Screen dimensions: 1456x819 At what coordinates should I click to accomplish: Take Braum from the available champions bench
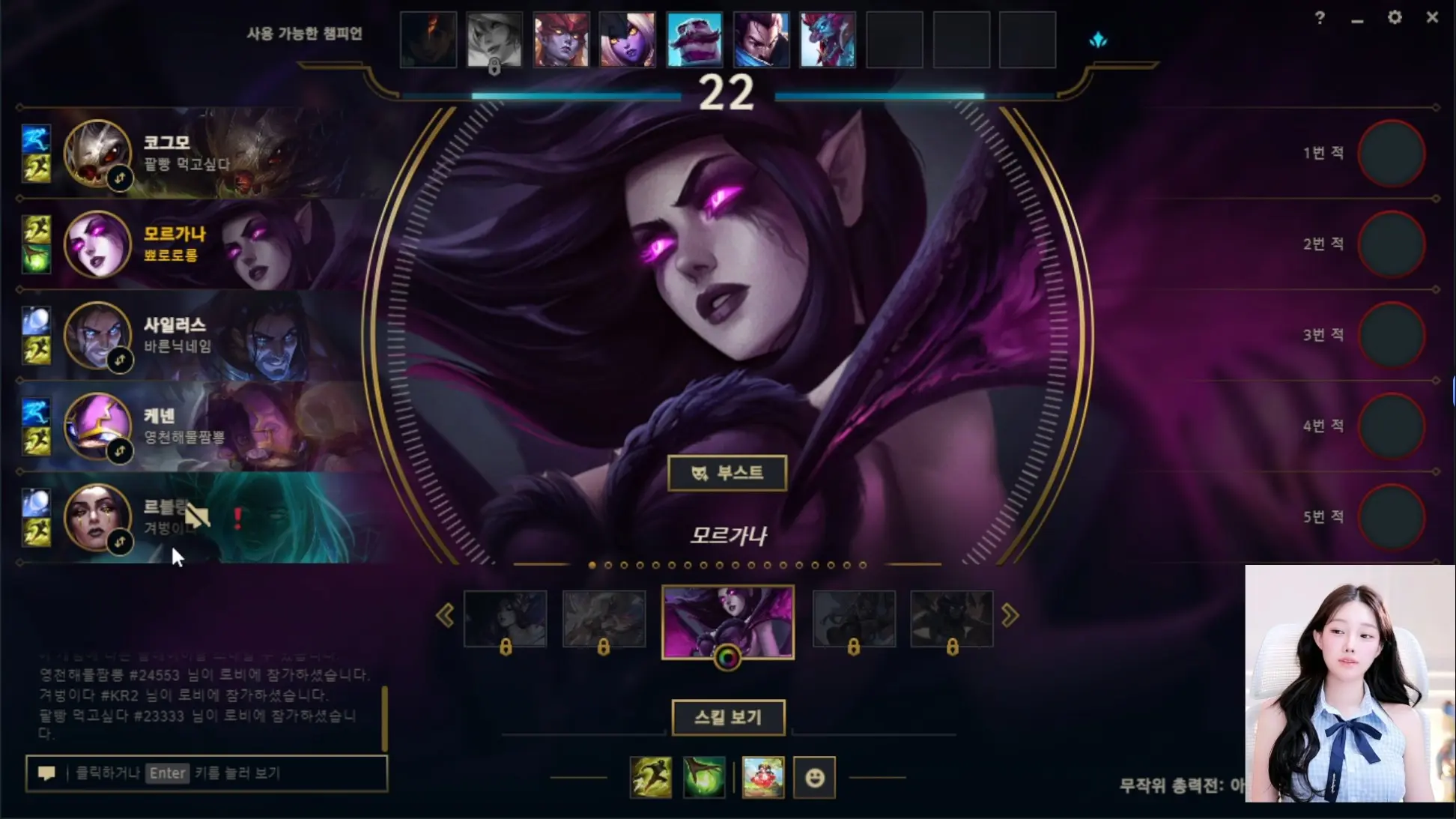pyautogui.click(x=694, y=40)
